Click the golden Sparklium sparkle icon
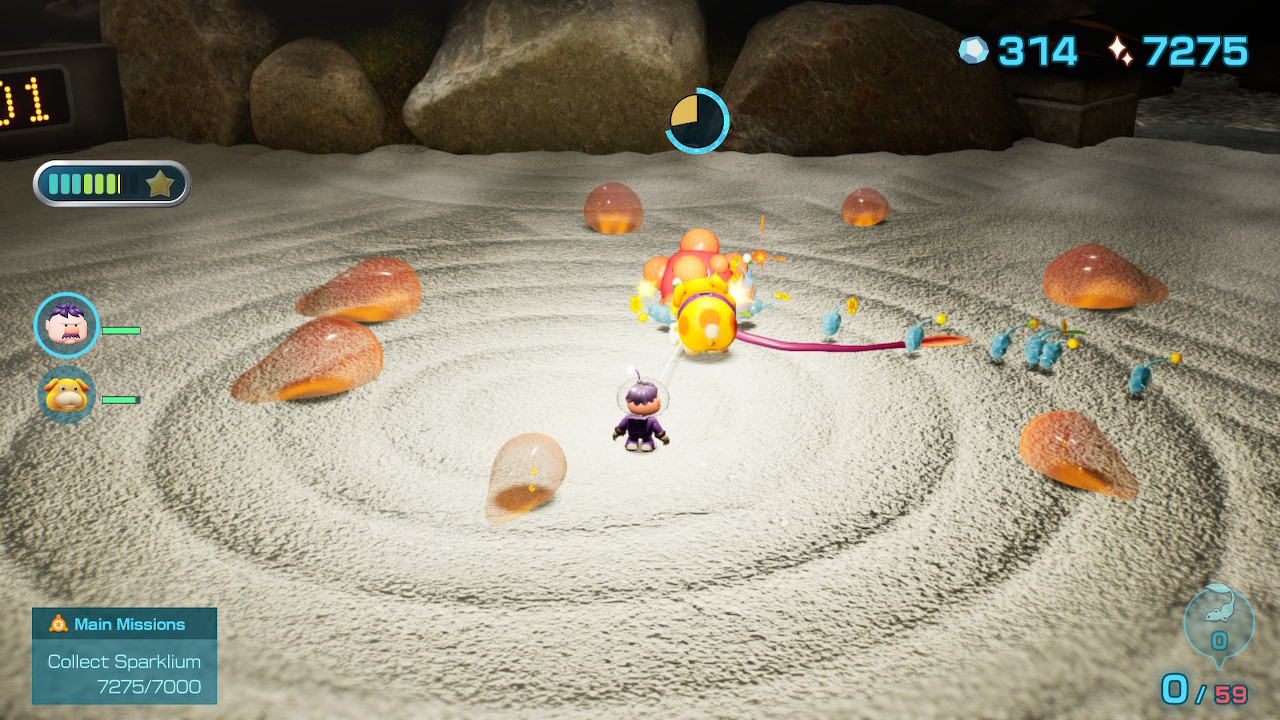 click(x=1120, y=47)
